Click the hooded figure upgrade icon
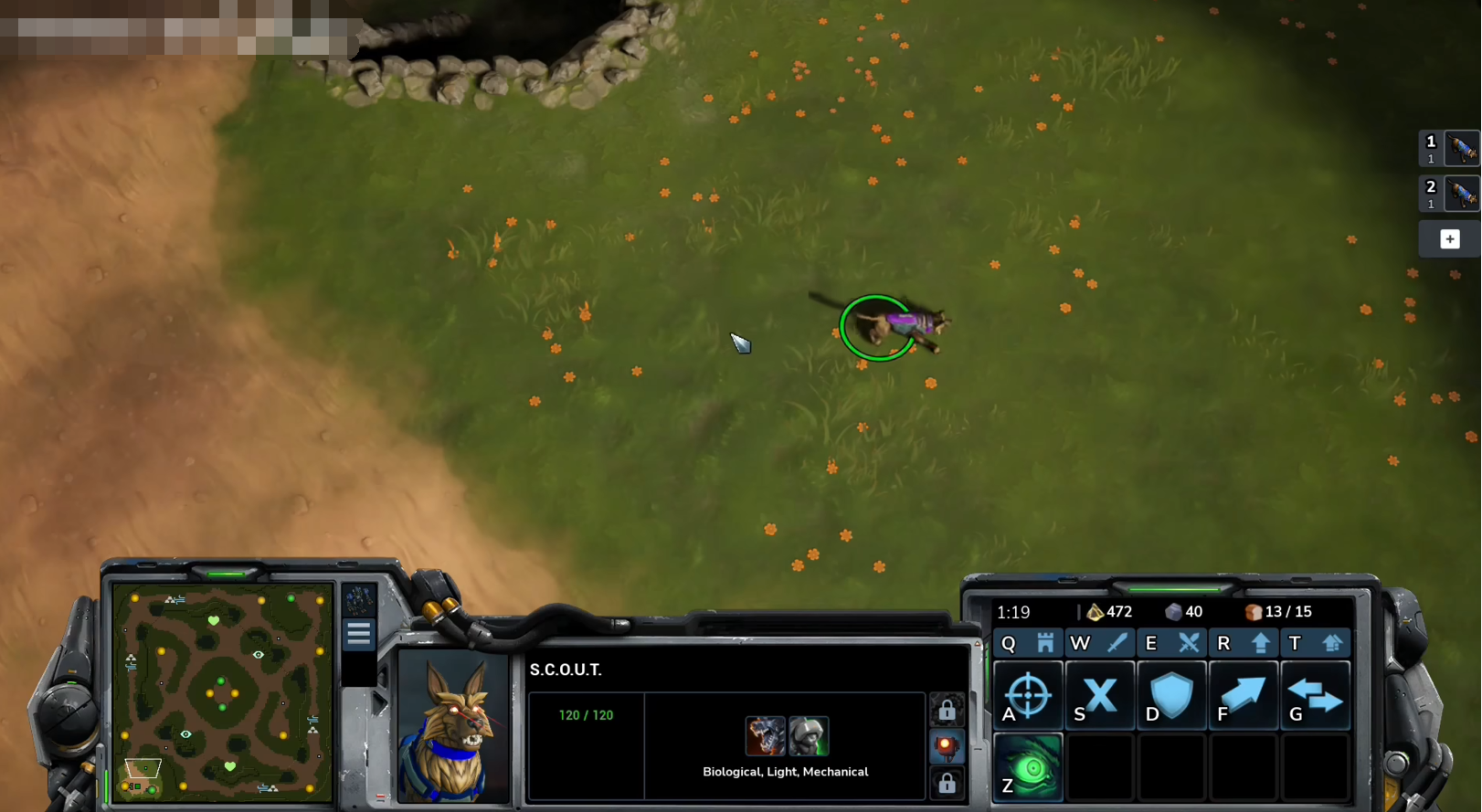The image size is (1482, 812). point(809,736)
